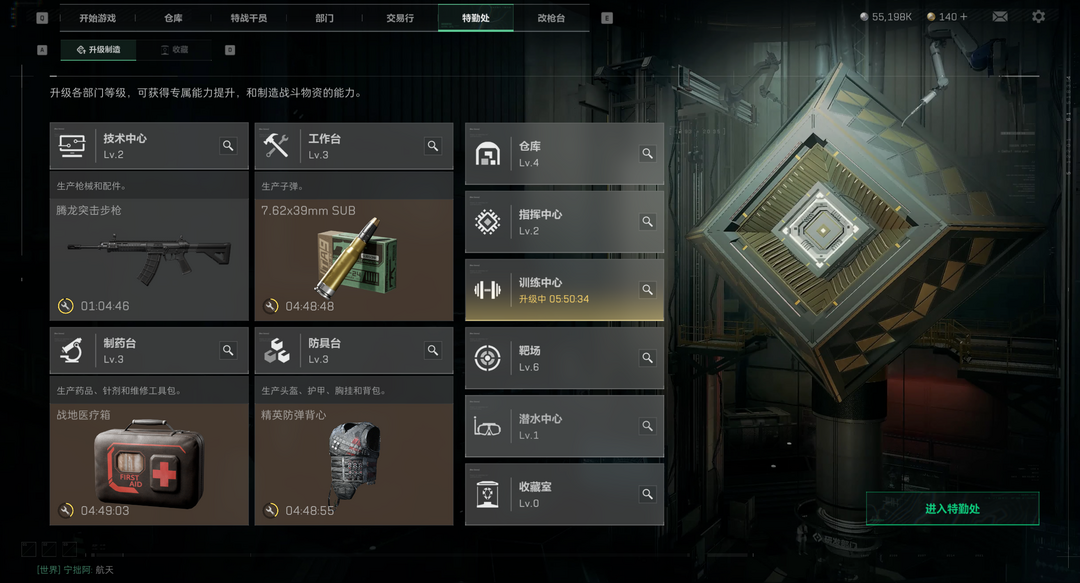Switch to the 特战干员 tab
1080x583 pixels.
point(249,18)
